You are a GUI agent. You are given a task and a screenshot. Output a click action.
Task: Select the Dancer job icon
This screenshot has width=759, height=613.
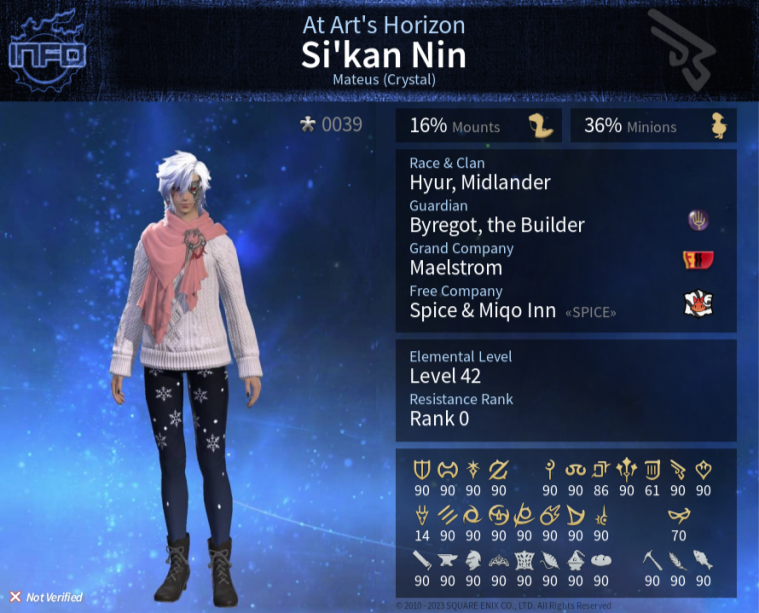click(x=703, y=469)
